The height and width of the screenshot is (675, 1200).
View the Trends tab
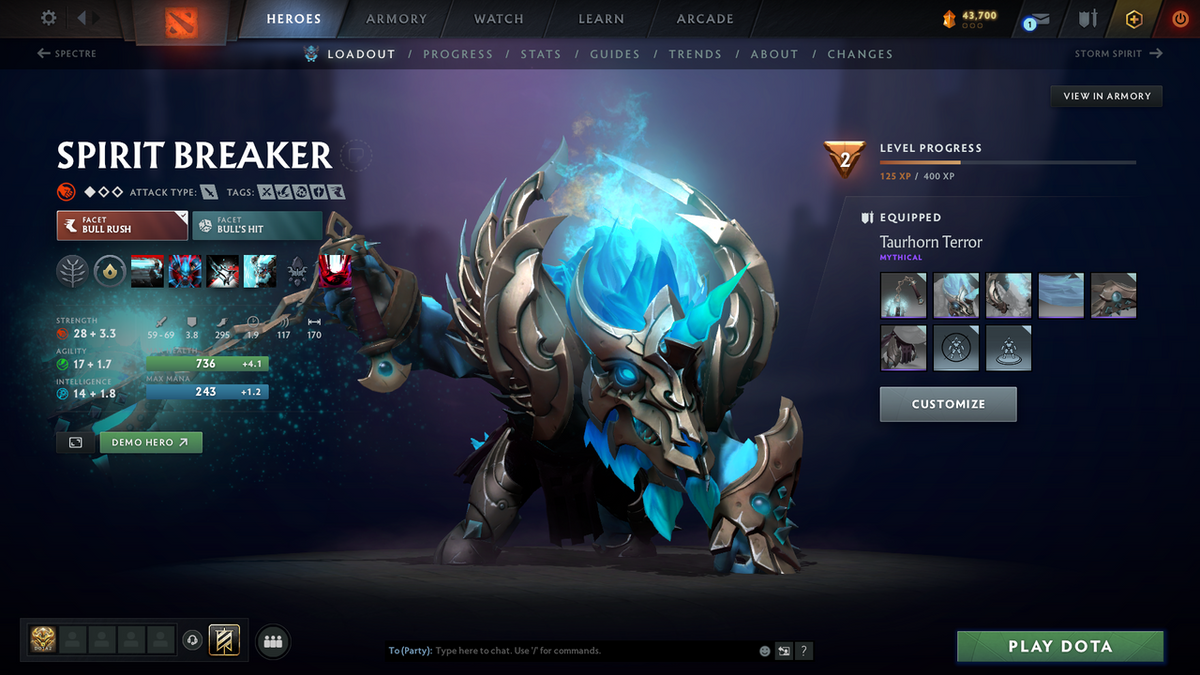click(695, 54)
